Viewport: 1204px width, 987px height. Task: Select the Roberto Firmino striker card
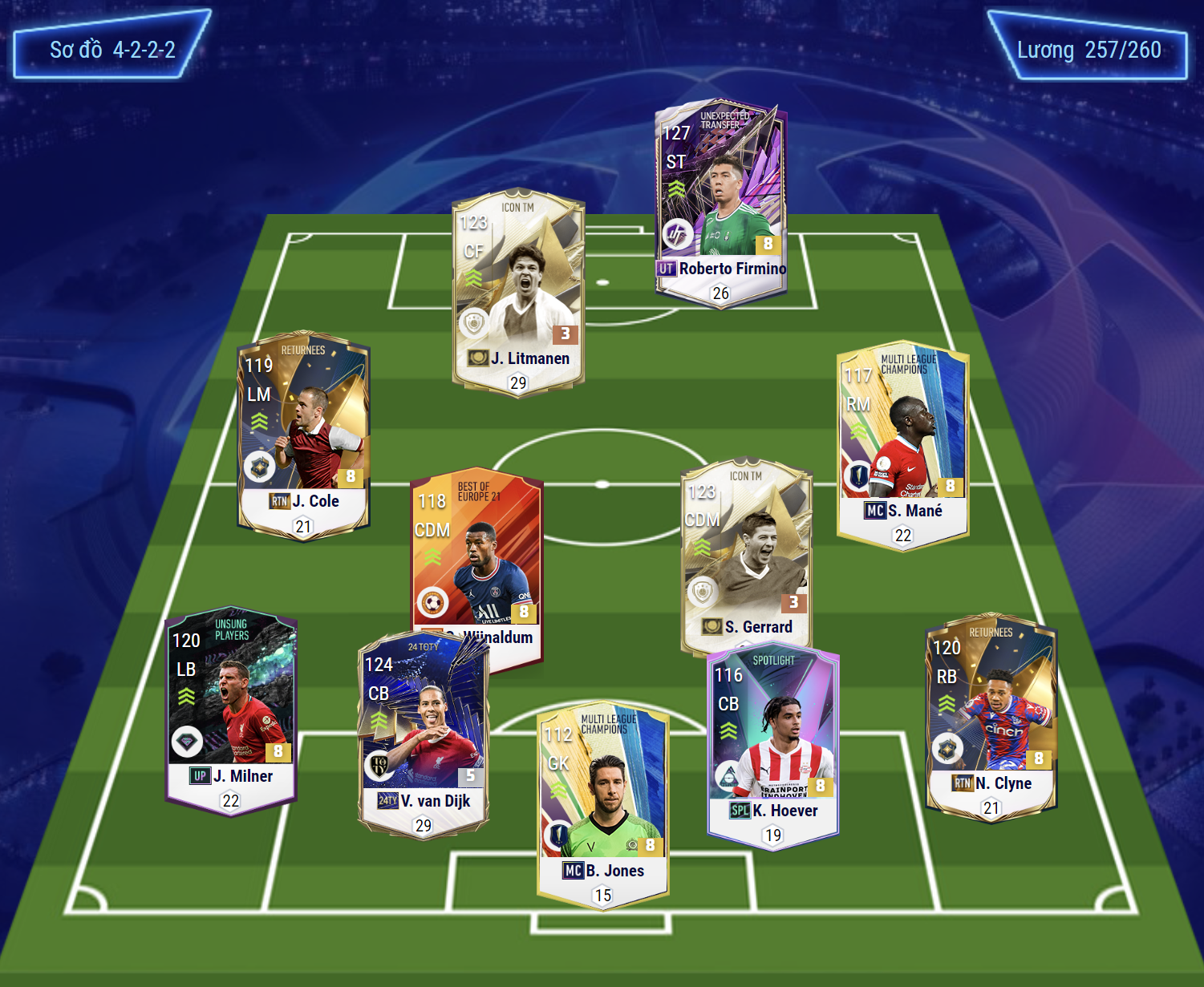(x=720, y=200)
